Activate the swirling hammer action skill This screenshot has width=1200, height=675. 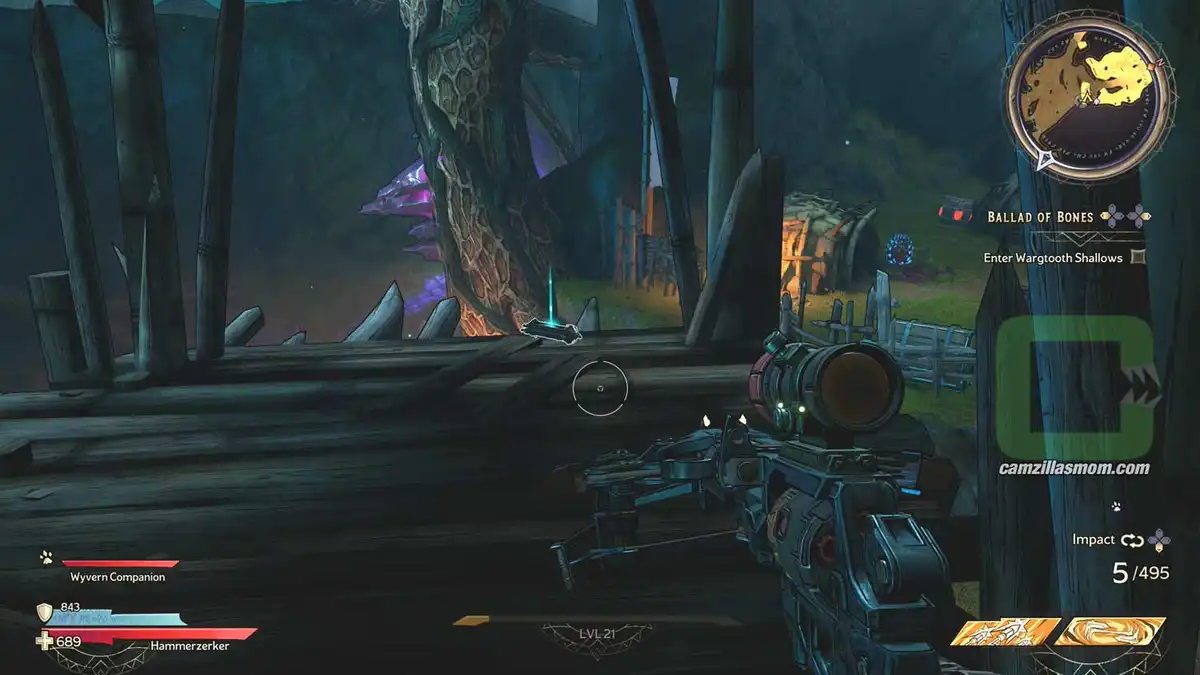click(1110, 631)
